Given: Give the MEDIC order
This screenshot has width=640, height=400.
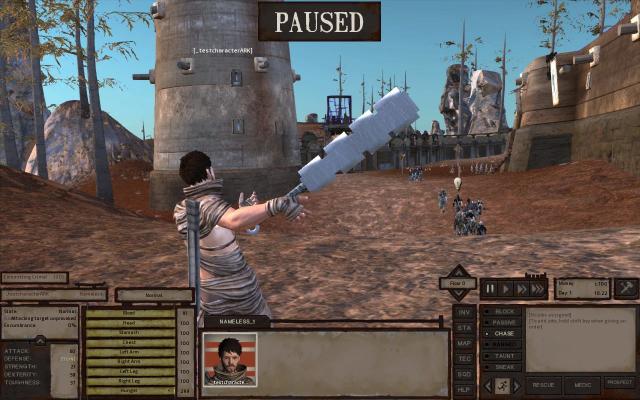Looking at the screenshot, I should pos(582,384).
